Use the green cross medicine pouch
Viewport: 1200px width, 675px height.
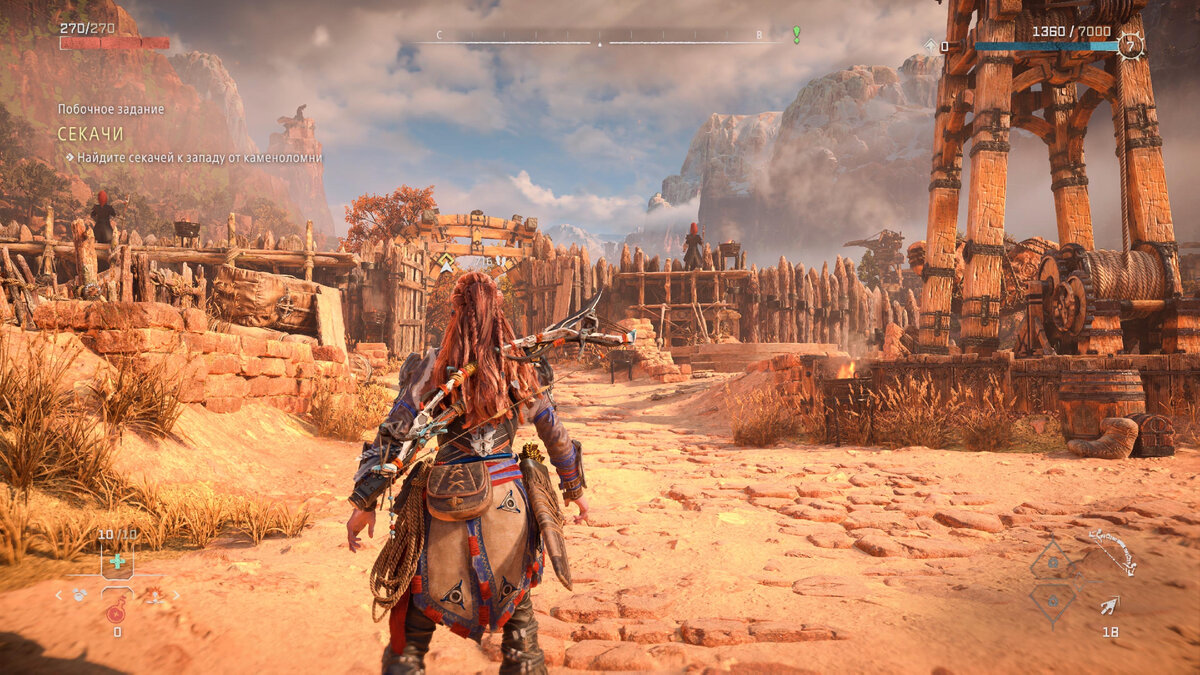[x=117, y=561]
